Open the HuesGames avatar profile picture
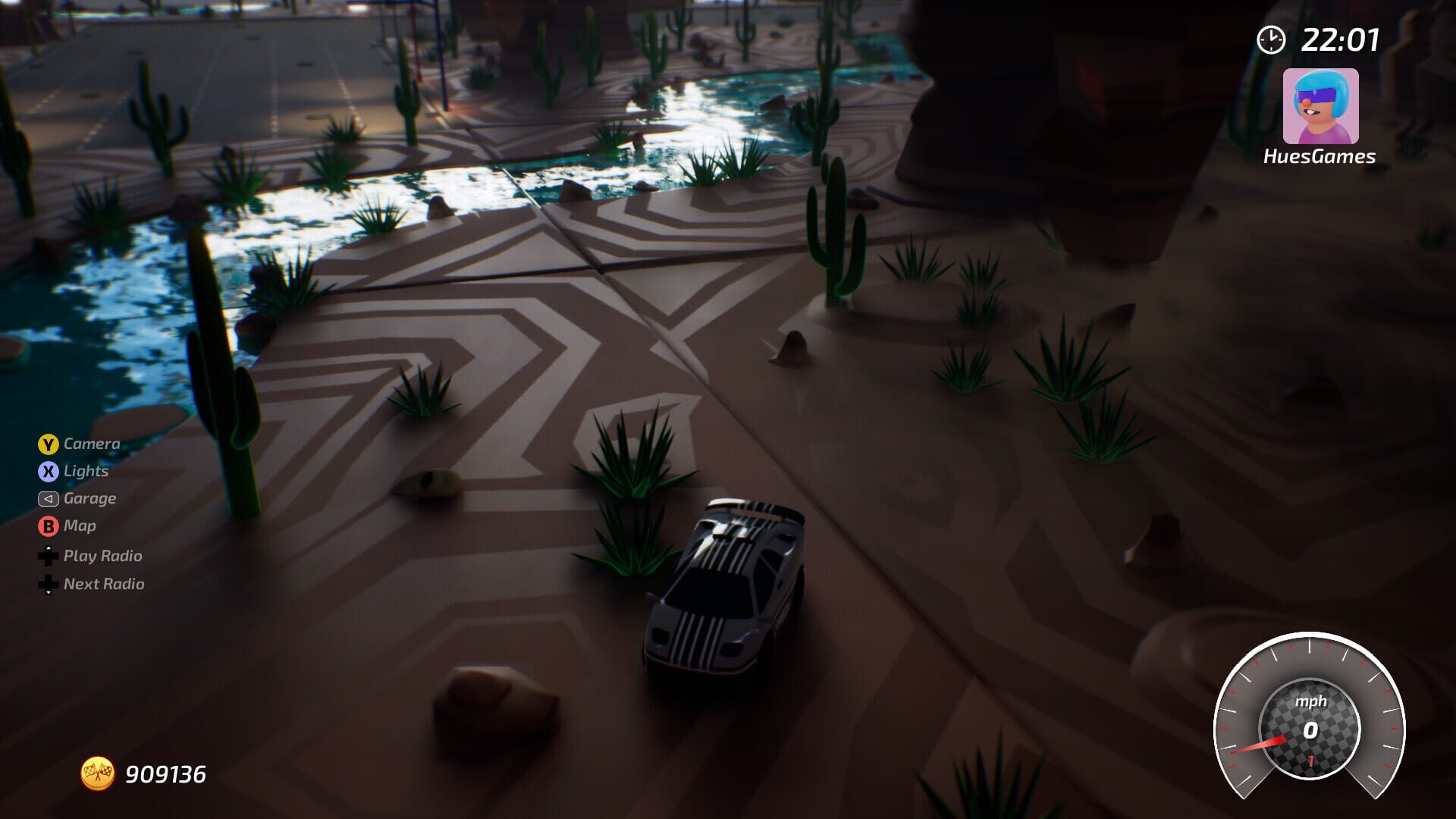Viewport: 1456px width, 819px height. pos(1319,106)
